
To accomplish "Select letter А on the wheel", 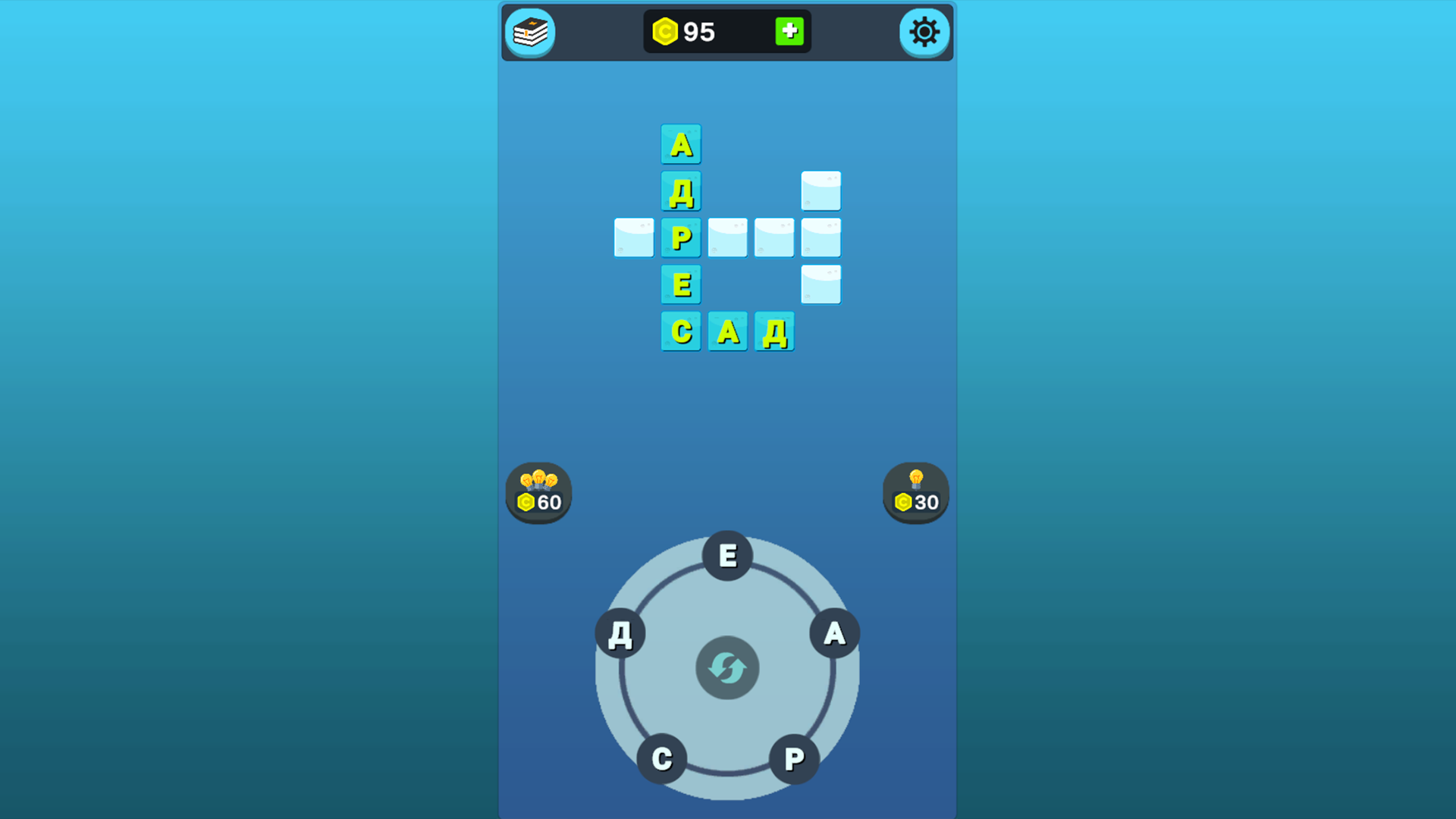I will click(833, 634).
